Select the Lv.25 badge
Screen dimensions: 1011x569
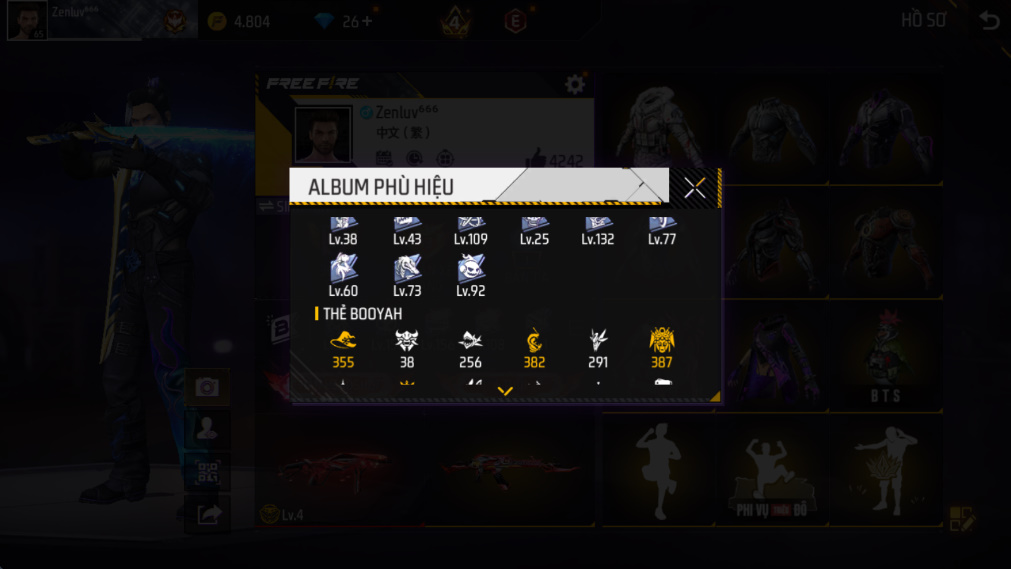pyautogui.click(x=534, y=227)
